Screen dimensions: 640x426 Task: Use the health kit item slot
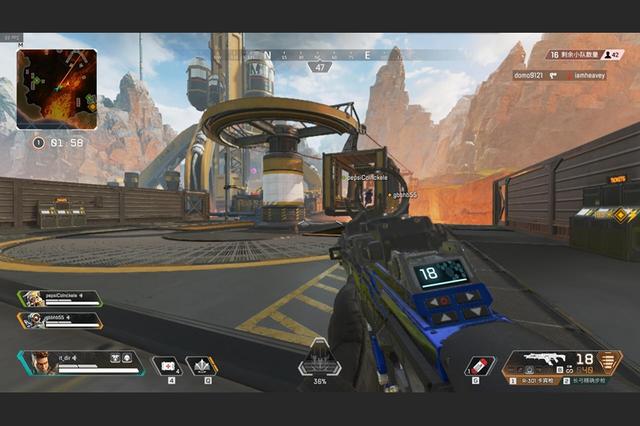[166, 366]
